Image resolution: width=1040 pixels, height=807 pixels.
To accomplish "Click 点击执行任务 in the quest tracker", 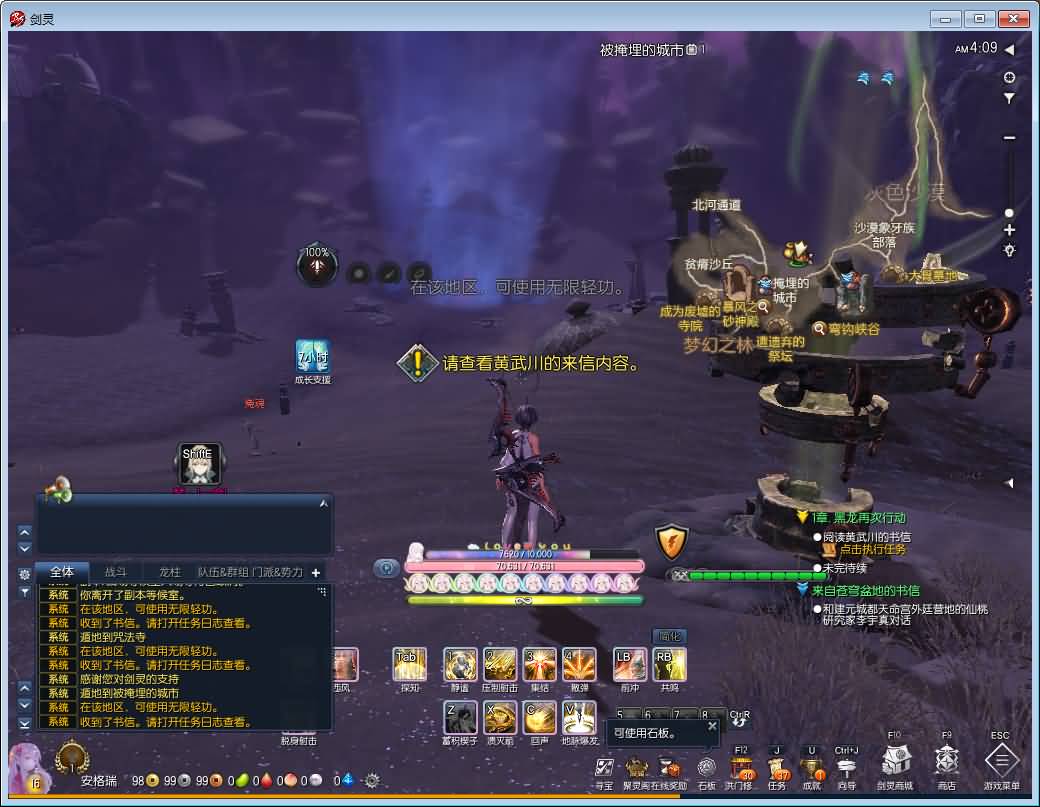I will coord(872,549).
